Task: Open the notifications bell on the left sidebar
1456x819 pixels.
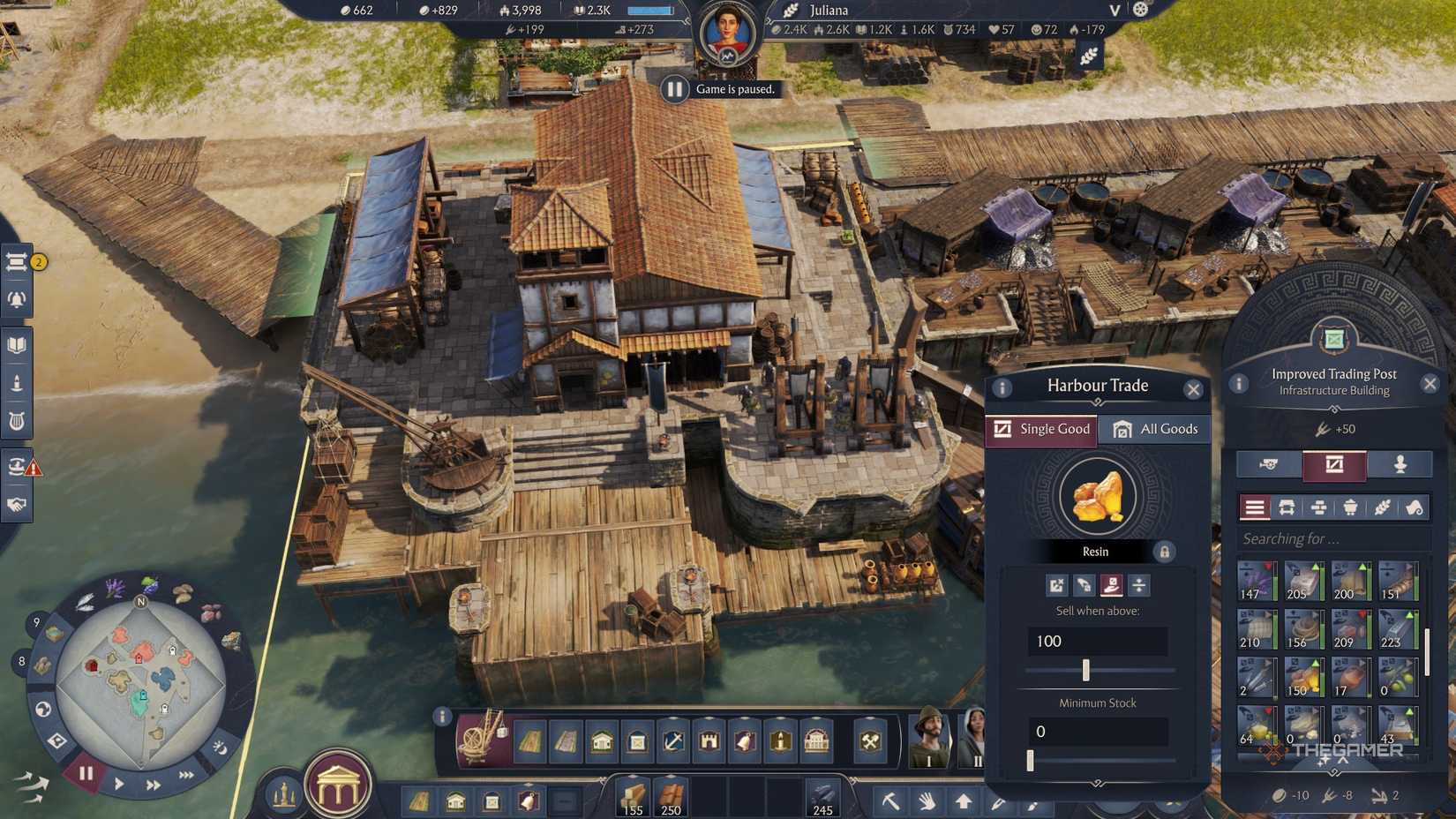Action: click(x=16, y=298)
